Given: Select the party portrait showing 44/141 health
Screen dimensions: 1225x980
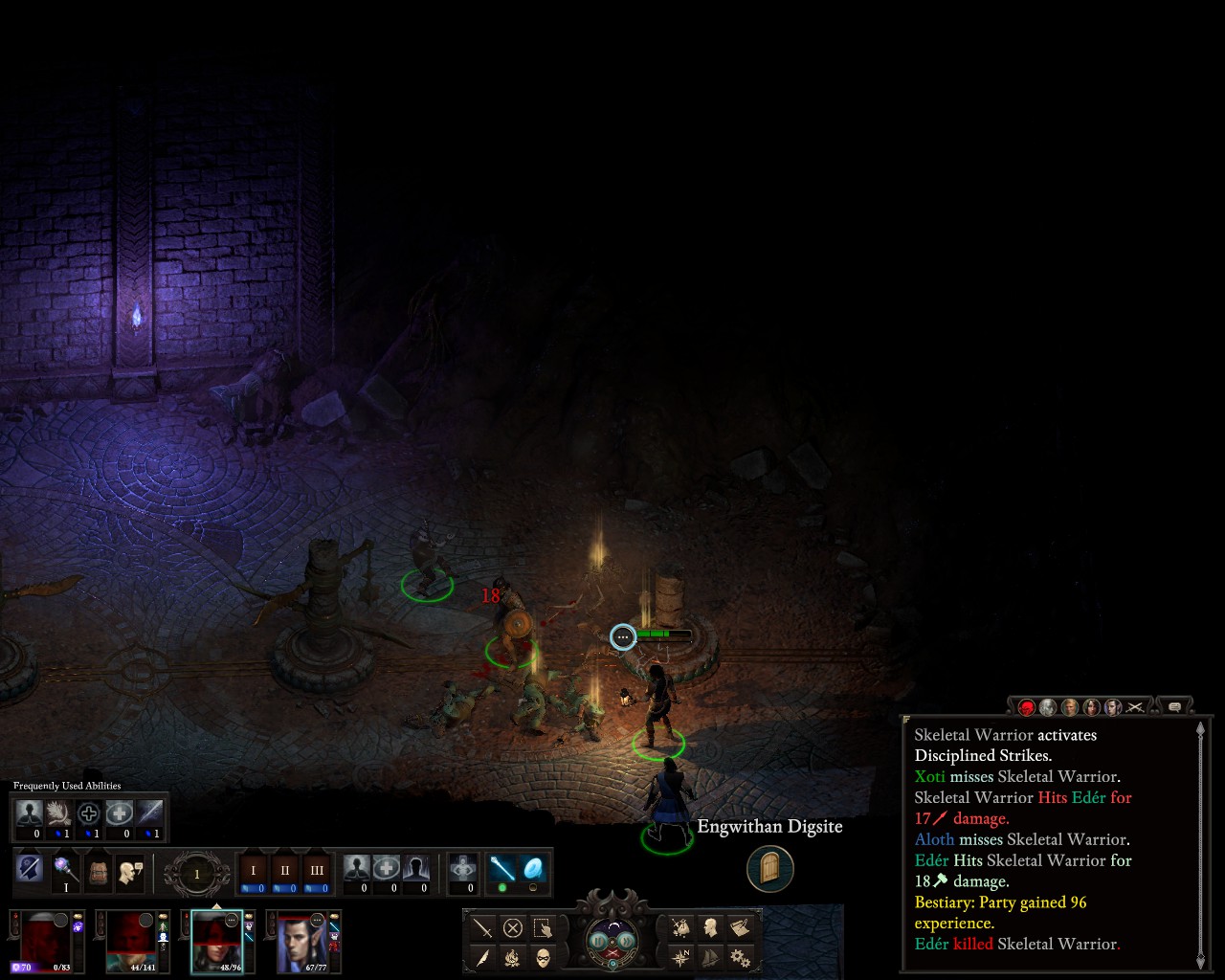Looking at the screenshot, I should (132, 940).
